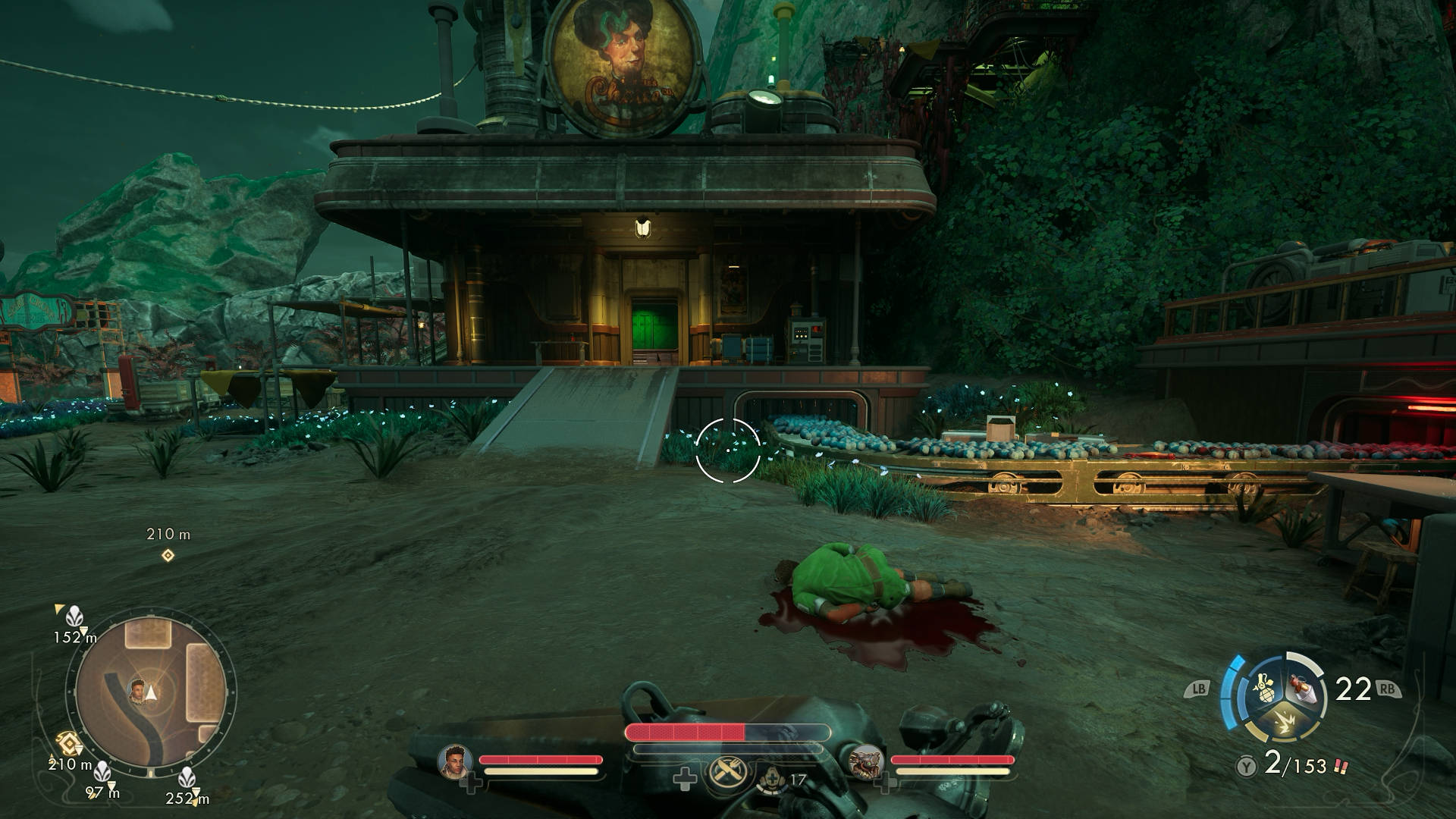Viewport: 1456px width, 819px height.
Task: Use the medical inhaler icon
Action: click(x=770, y=779)
